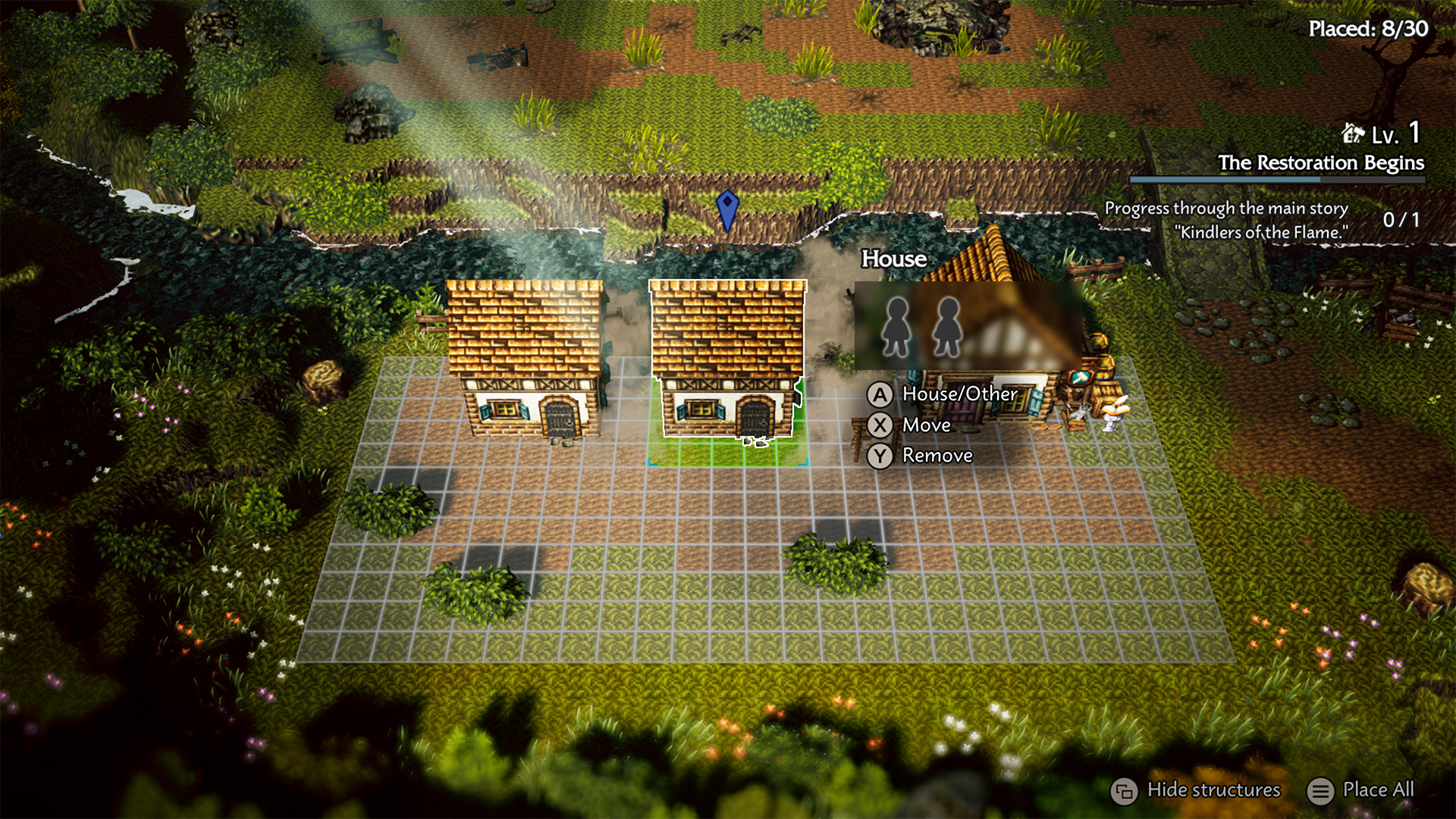
Task: Toggle all structures placed with Place All
Action: pyautogui.click(x=1378, y=790)
